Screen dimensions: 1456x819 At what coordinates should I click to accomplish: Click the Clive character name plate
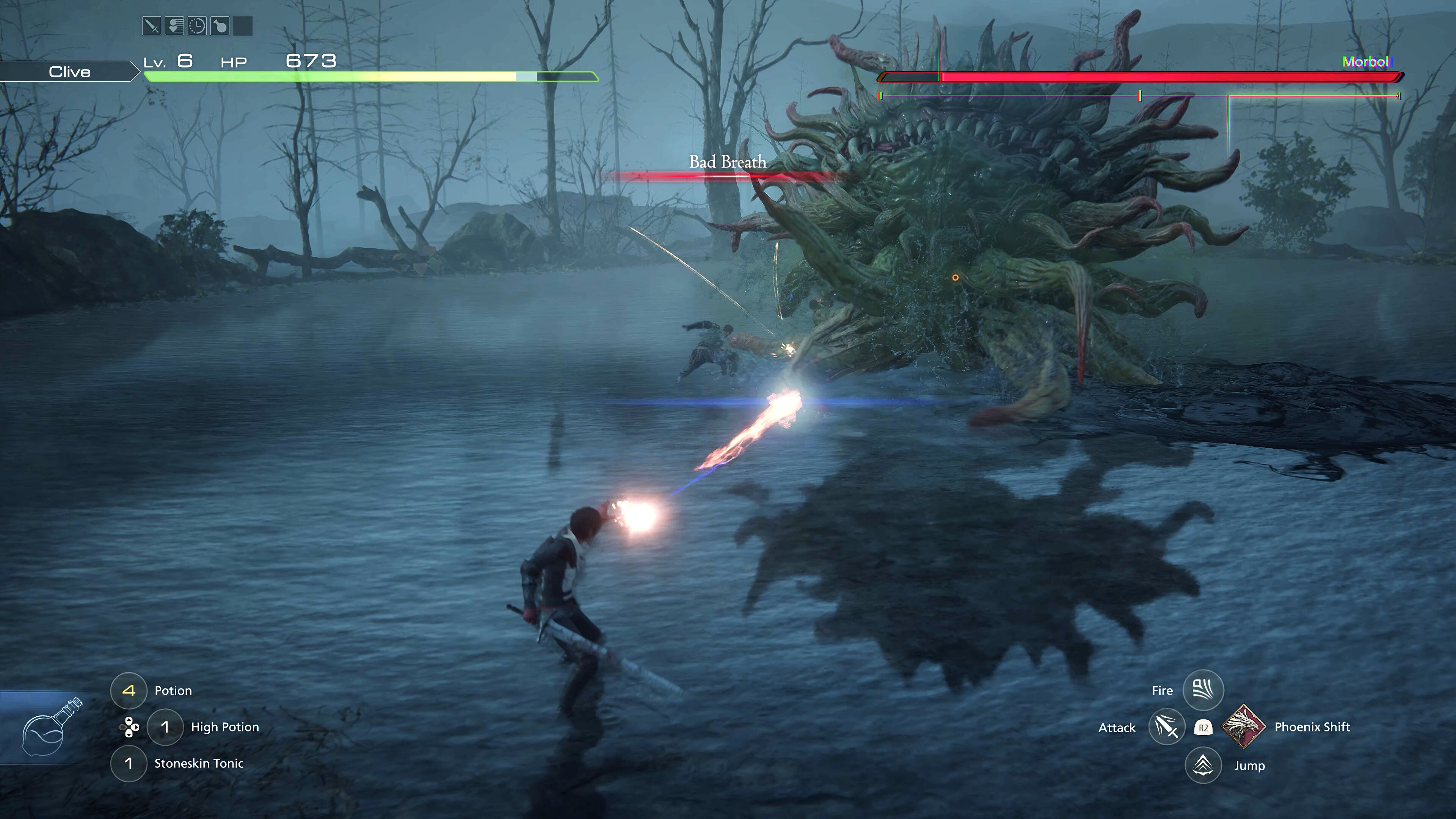[69, 72]
